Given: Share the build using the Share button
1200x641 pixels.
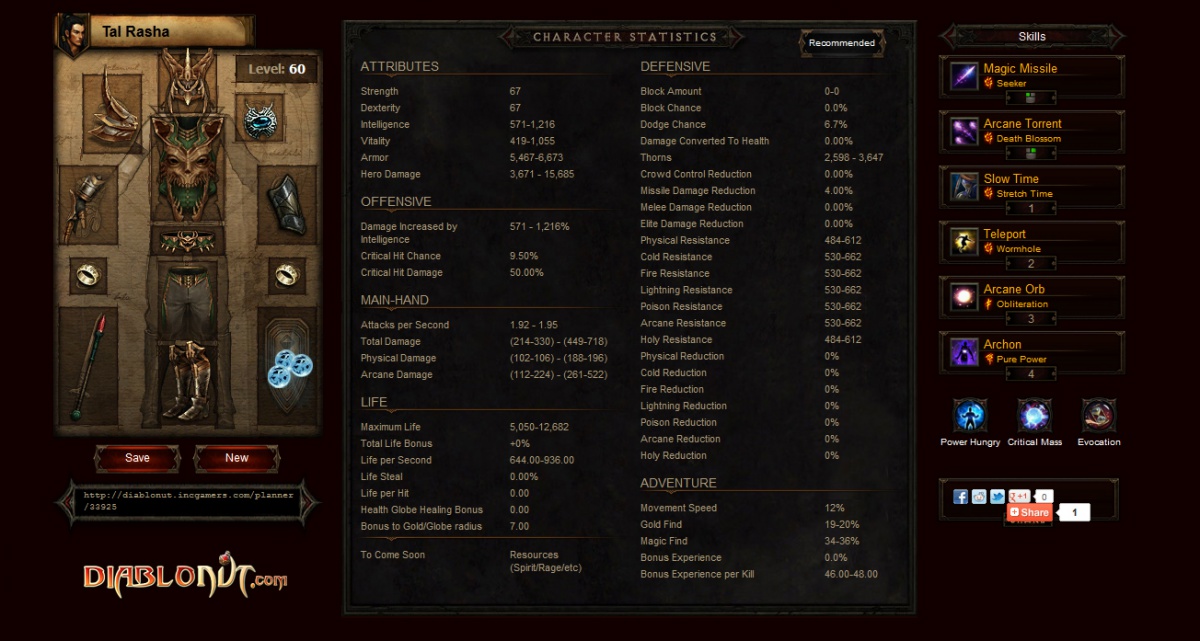Looking at the screenshot, I should coord(1029,513).
